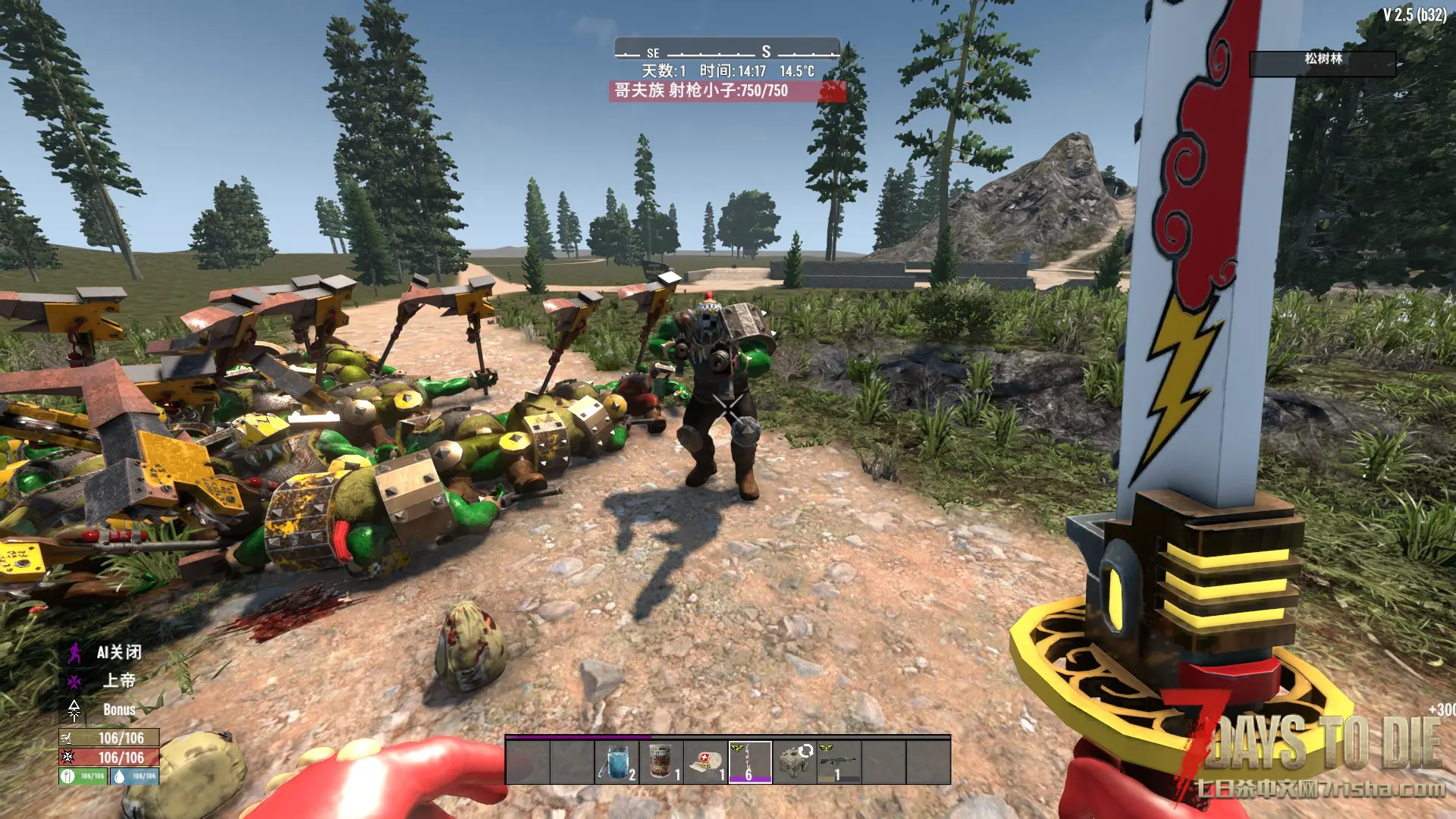This screenshot has width=1456, height=819.
Task: Equip the rifle from the hotbar
Action: click(x=839, y=762)
